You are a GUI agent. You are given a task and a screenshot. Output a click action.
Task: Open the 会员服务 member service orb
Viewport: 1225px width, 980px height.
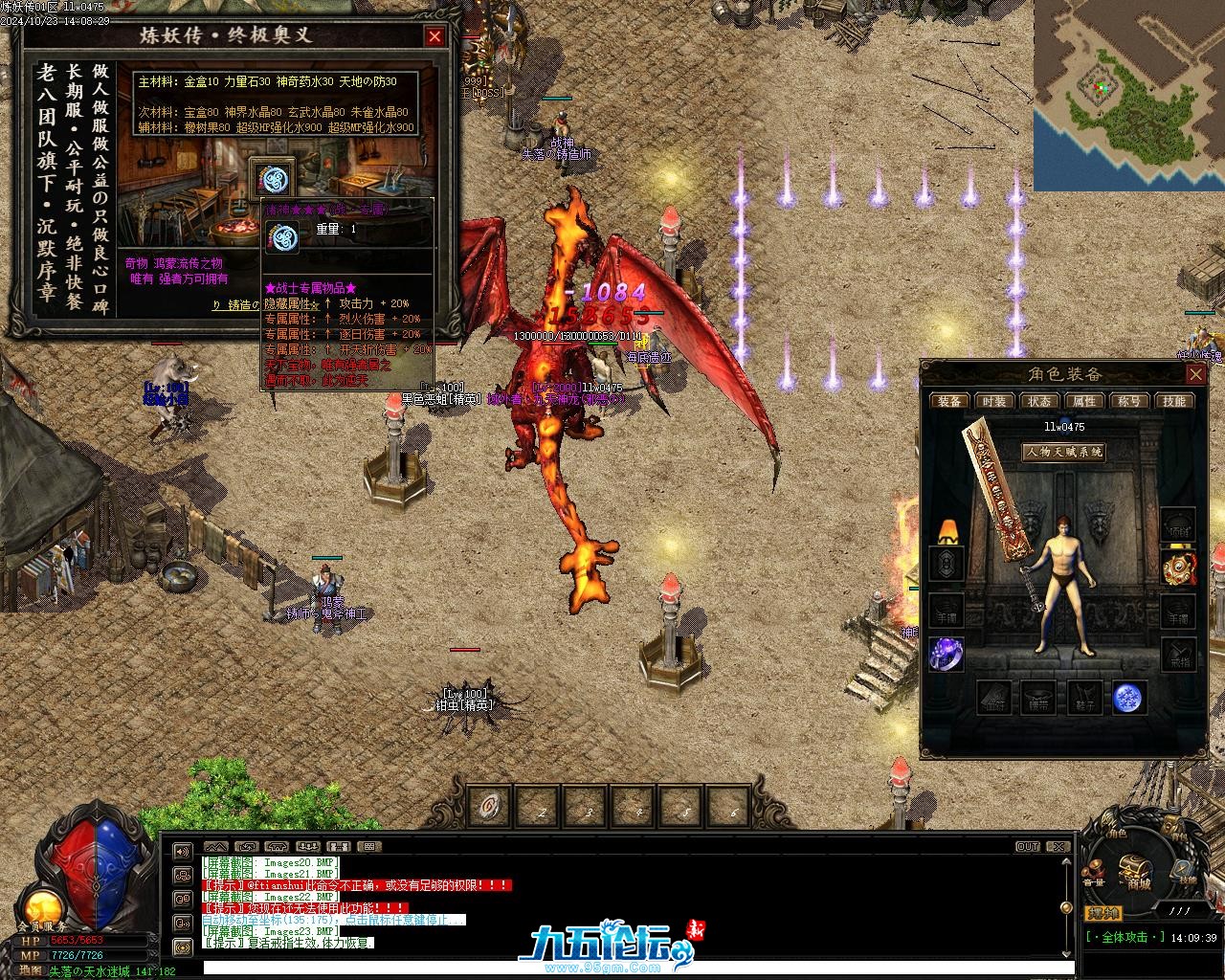[x=41, y=909]
